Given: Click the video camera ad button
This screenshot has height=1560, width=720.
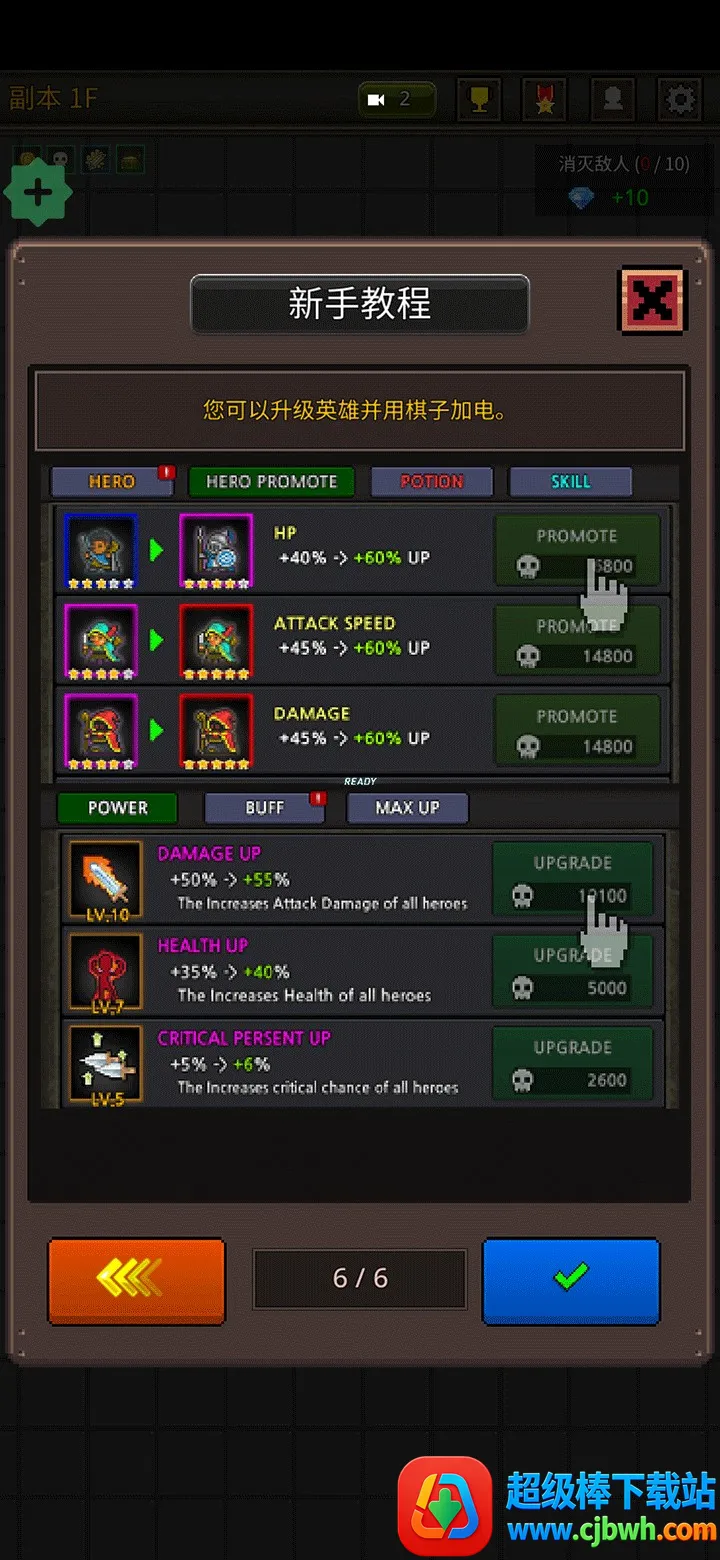Looking at the screenshot, I should (397, 99).
